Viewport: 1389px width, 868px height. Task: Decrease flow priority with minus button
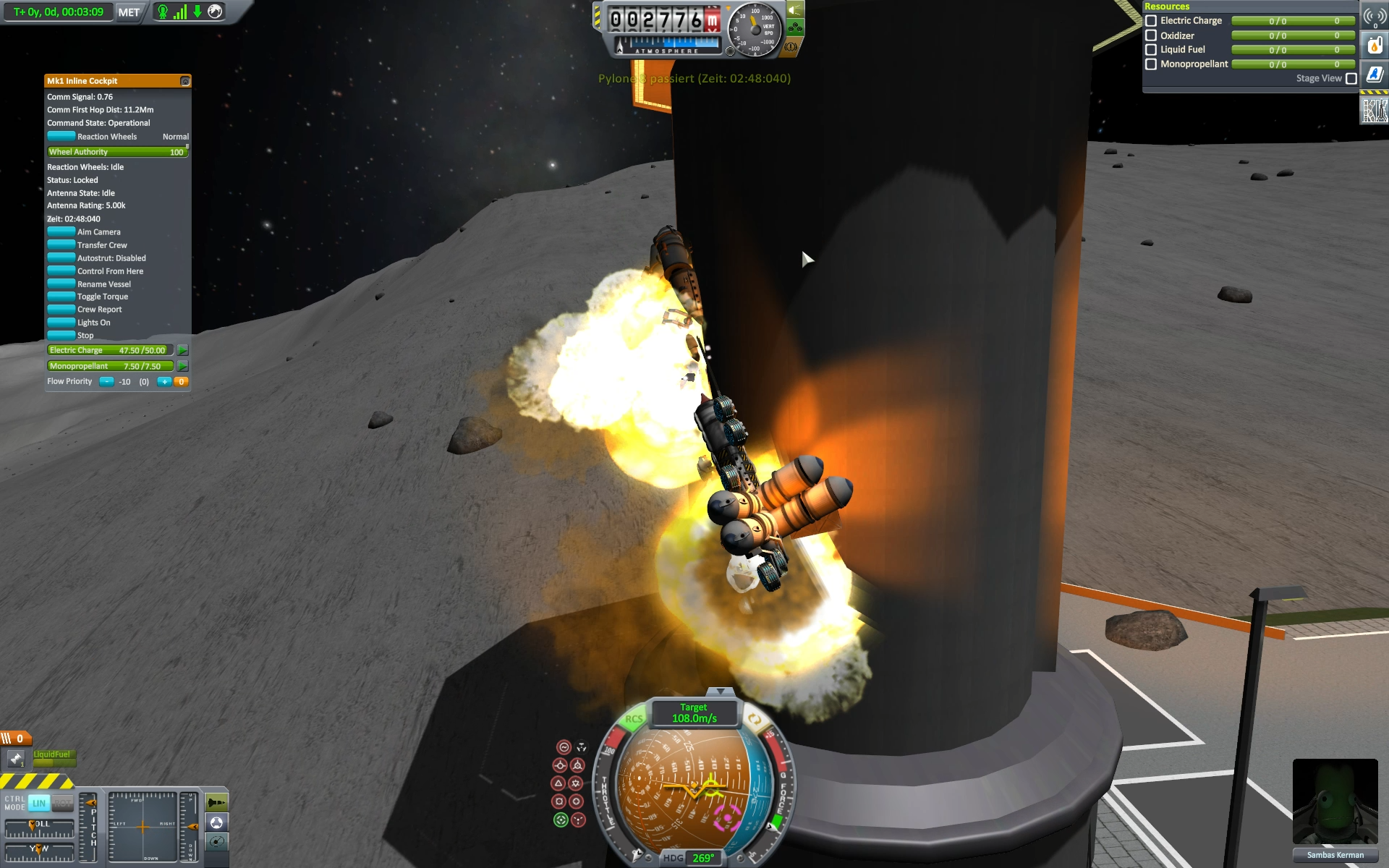click(106, 382)
